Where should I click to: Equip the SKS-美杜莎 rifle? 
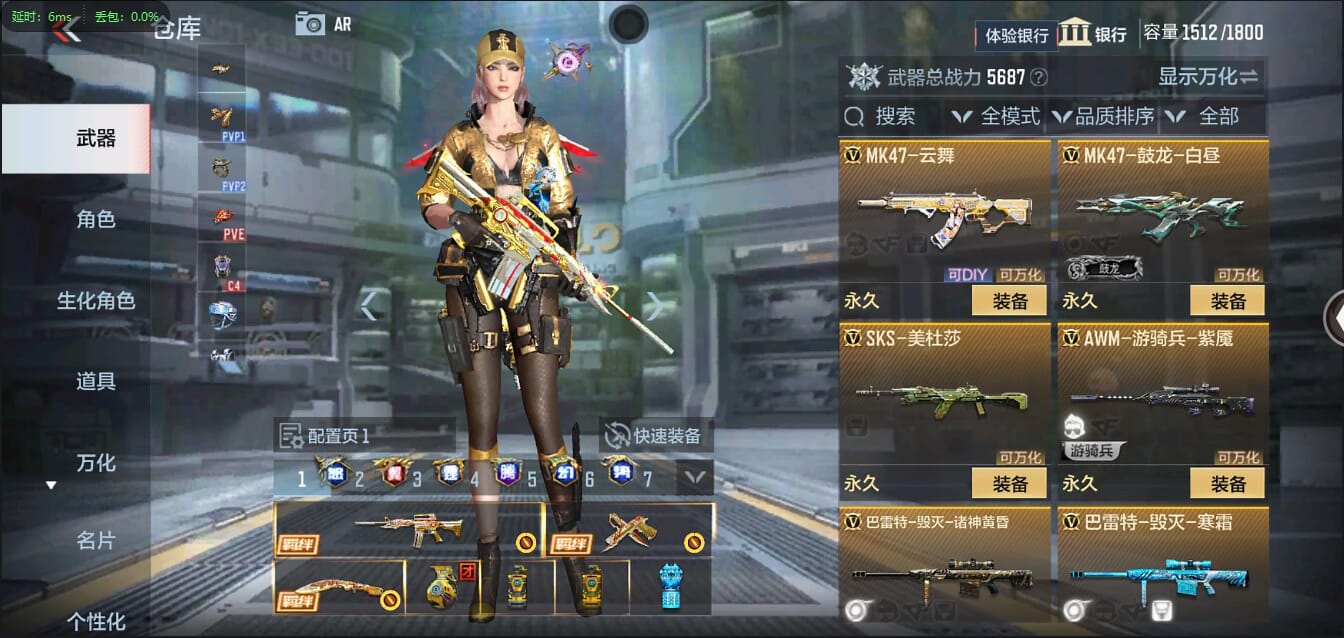(1009, 484)
